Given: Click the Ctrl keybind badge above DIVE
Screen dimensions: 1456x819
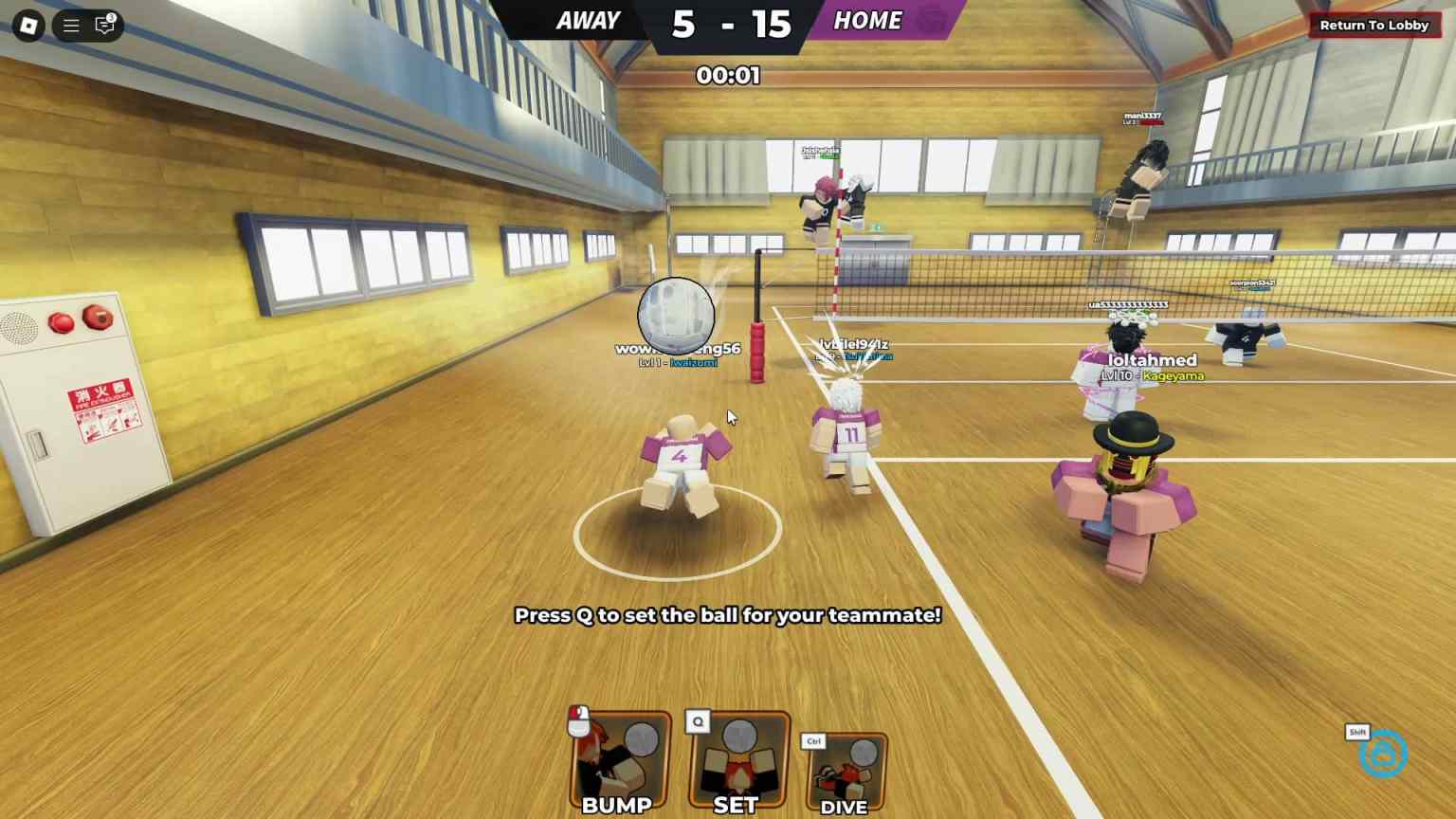Looking at the screenshot, I should 812,740.
